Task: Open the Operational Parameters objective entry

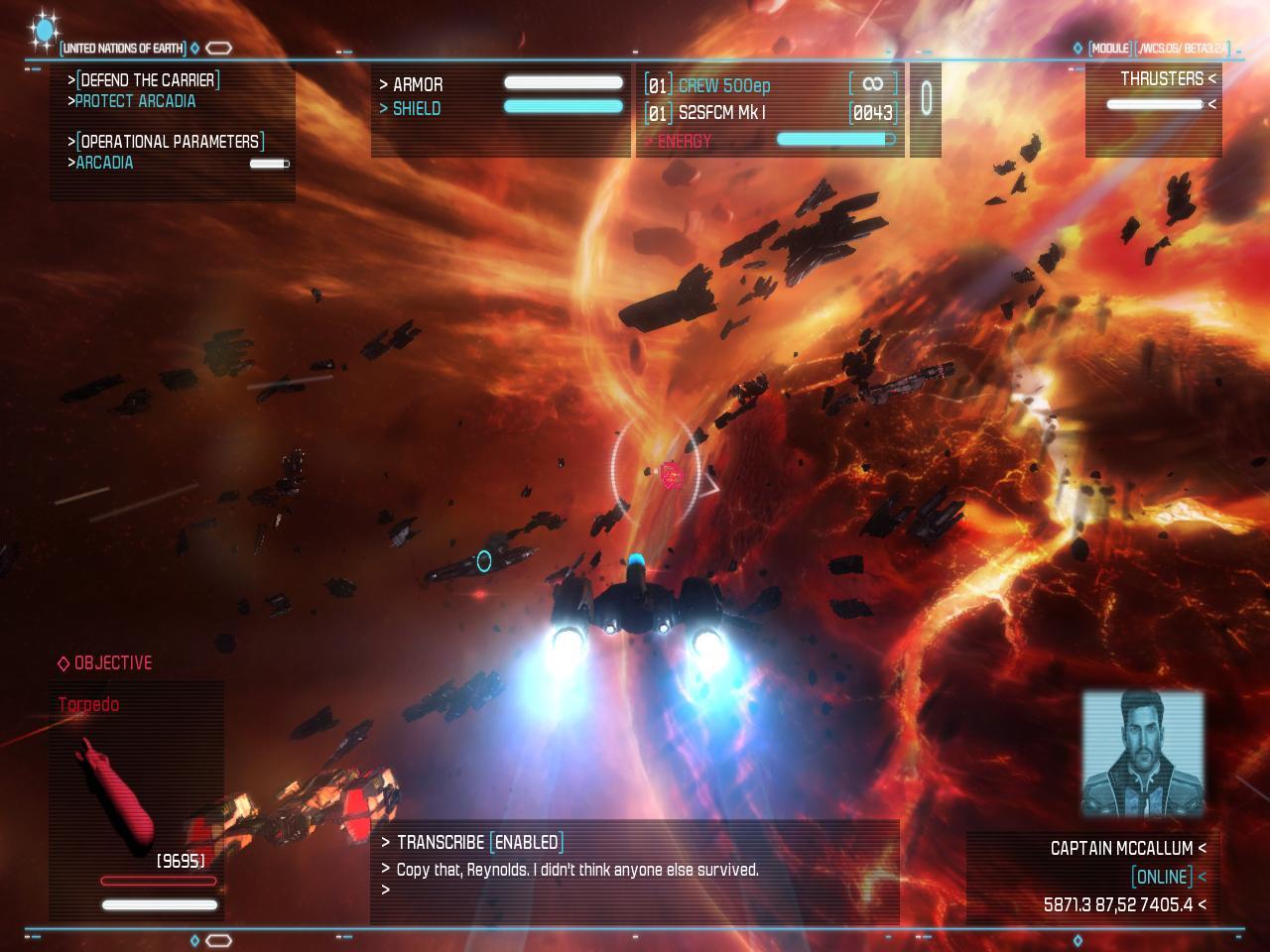Action: [x=170, y=141]
